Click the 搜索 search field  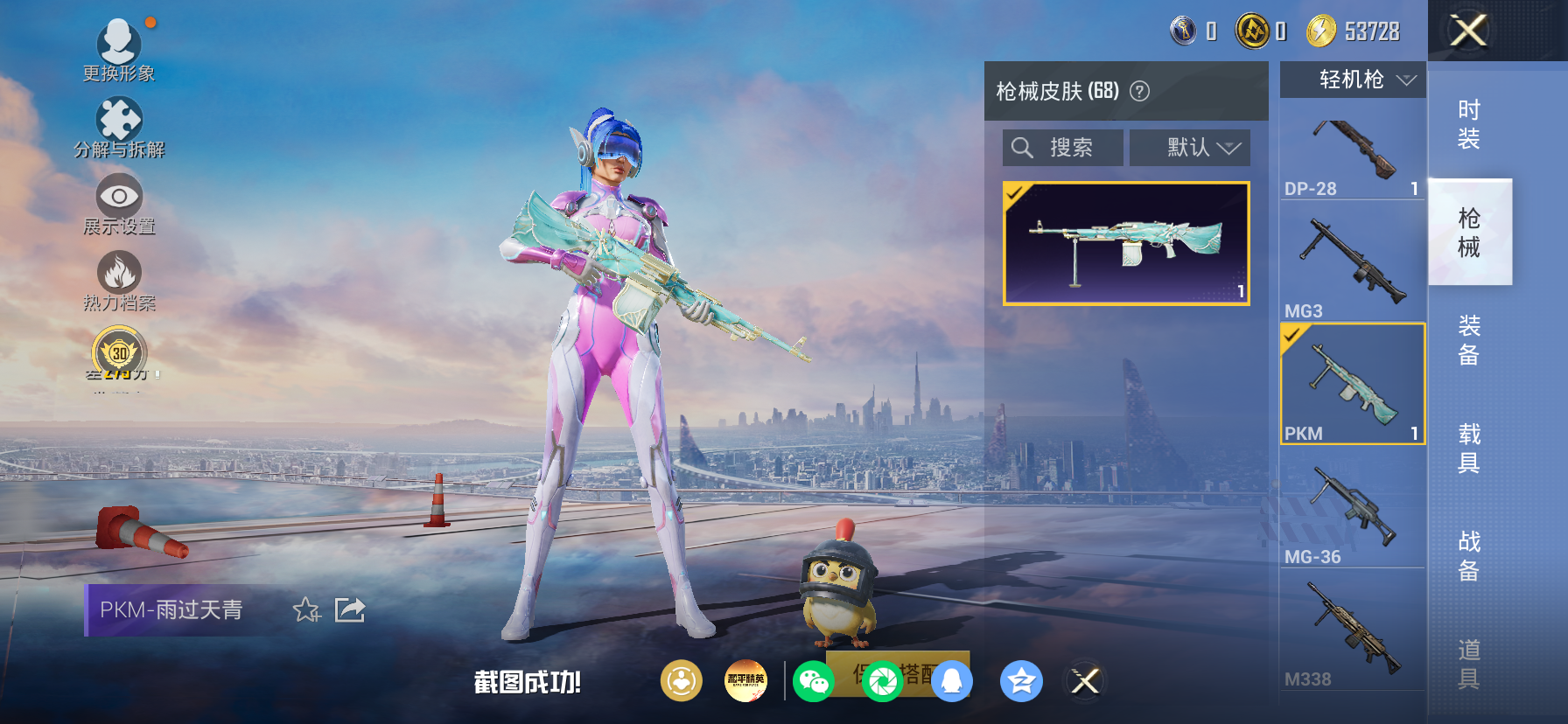pyautogui.click(x=1062, y=147)
